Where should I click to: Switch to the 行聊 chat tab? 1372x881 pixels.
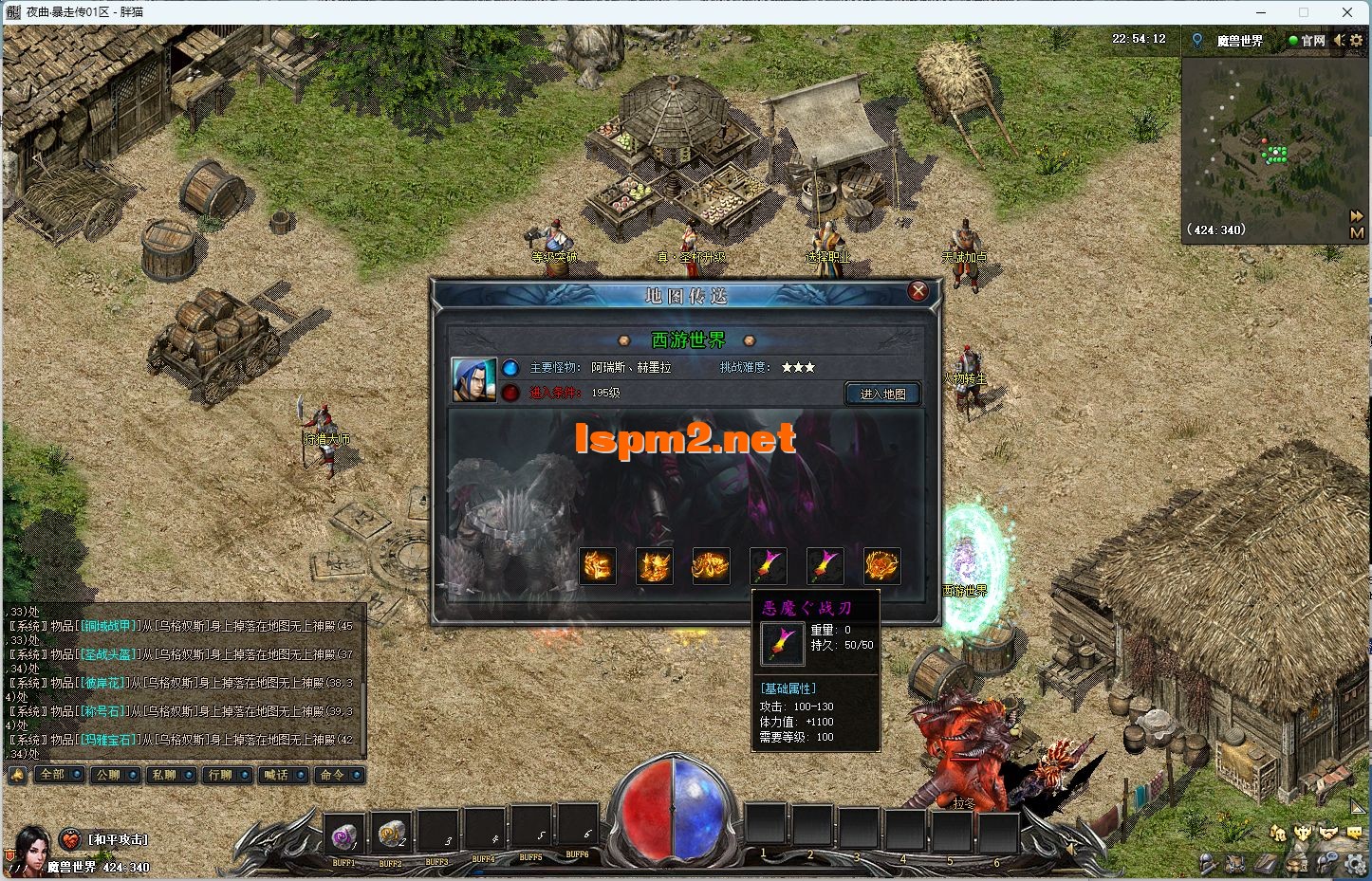pos(220,775)
